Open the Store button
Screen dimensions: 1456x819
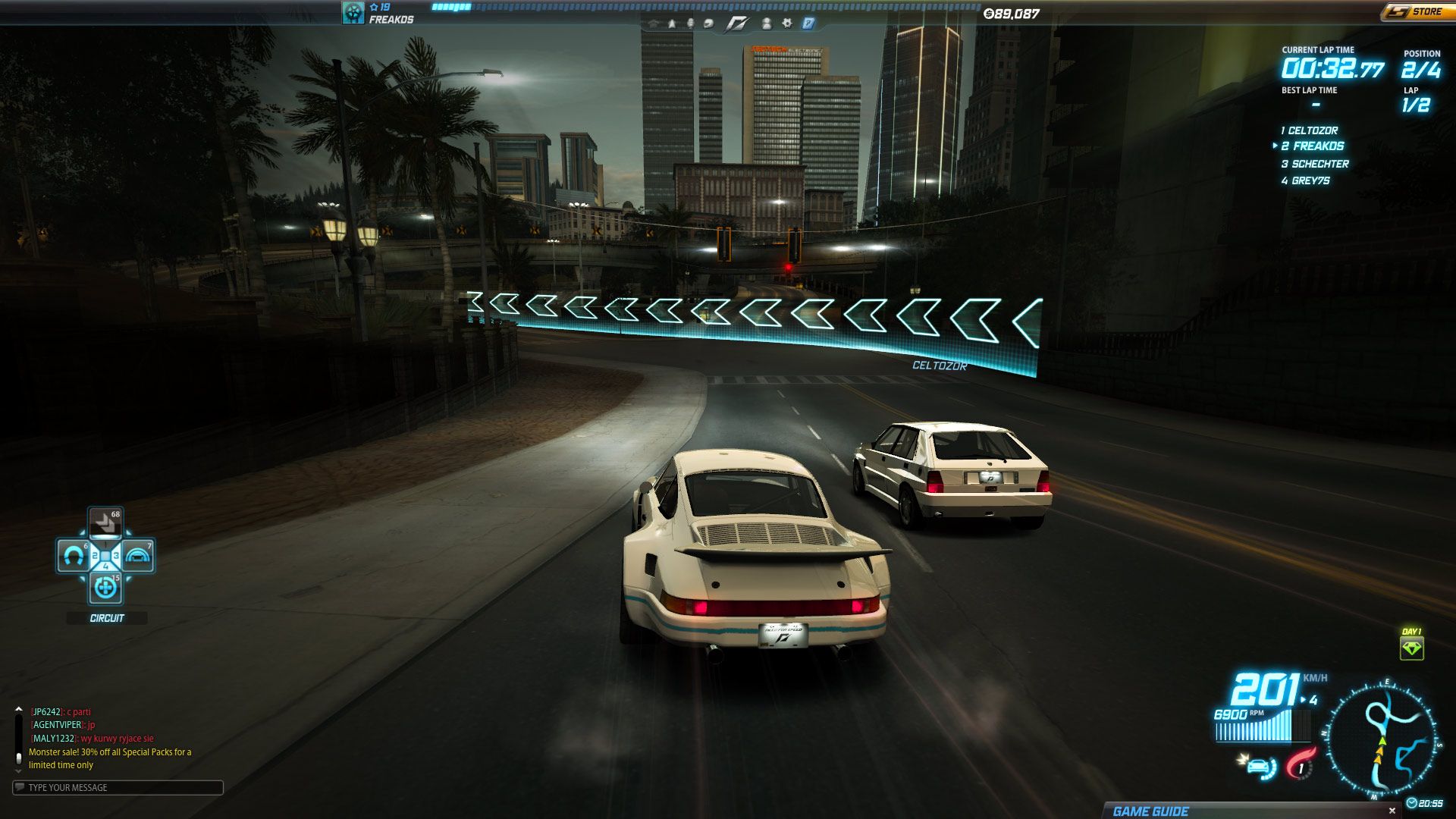pyautogui.click(x=1415, y=11)
